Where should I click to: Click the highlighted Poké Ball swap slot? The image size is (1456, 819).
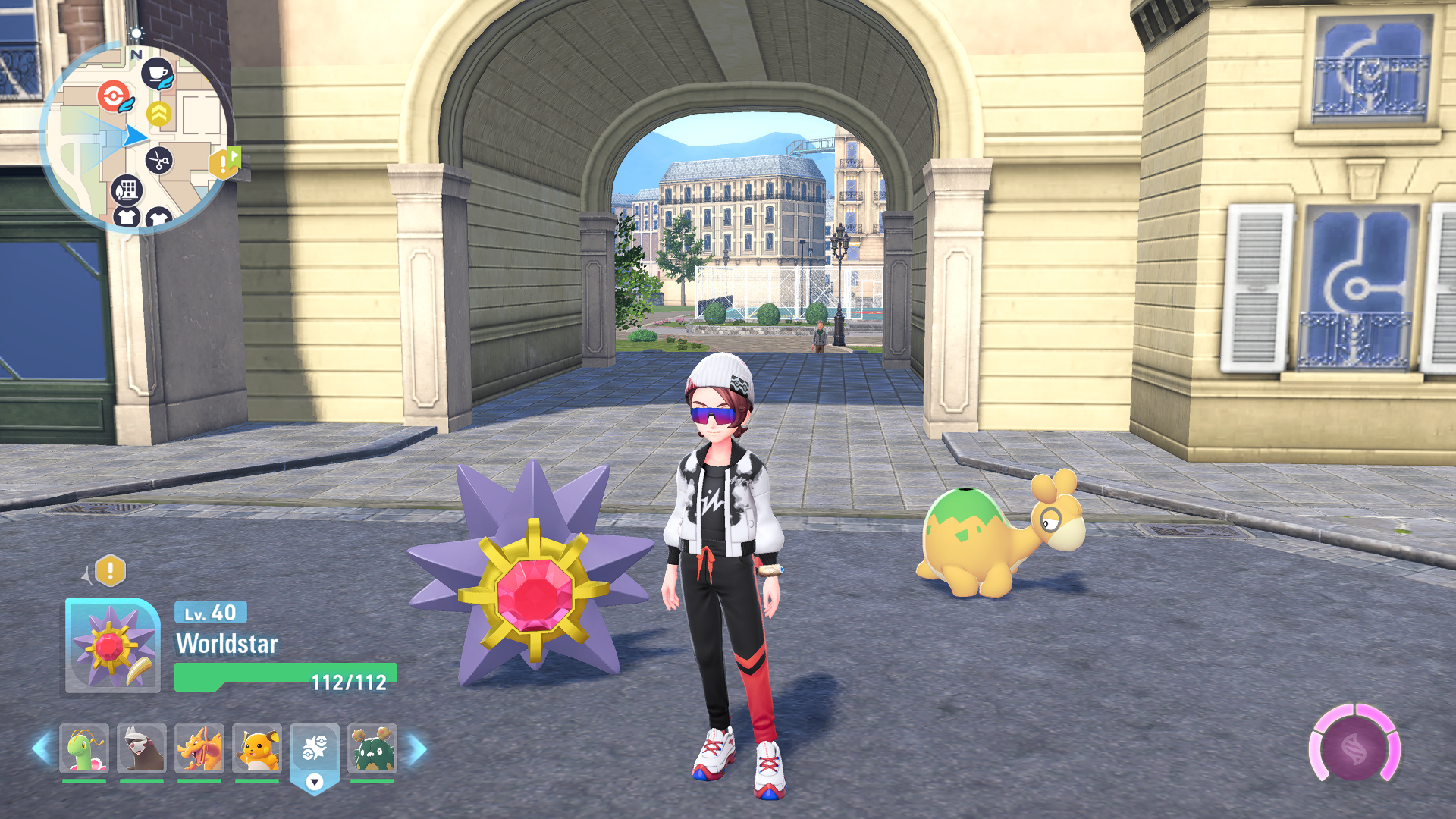point(315,751)
